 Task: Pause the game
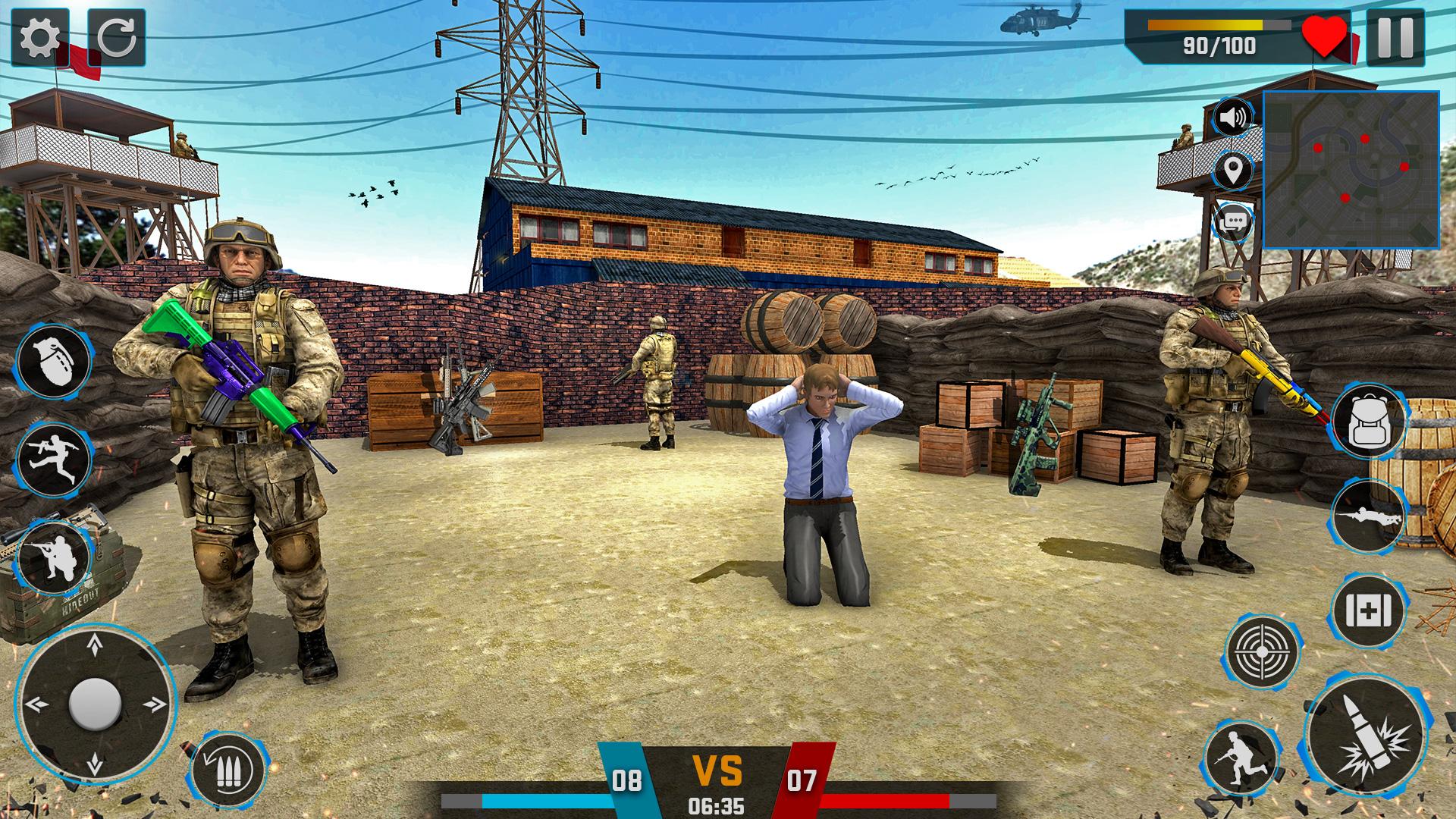click(1395, 38)
